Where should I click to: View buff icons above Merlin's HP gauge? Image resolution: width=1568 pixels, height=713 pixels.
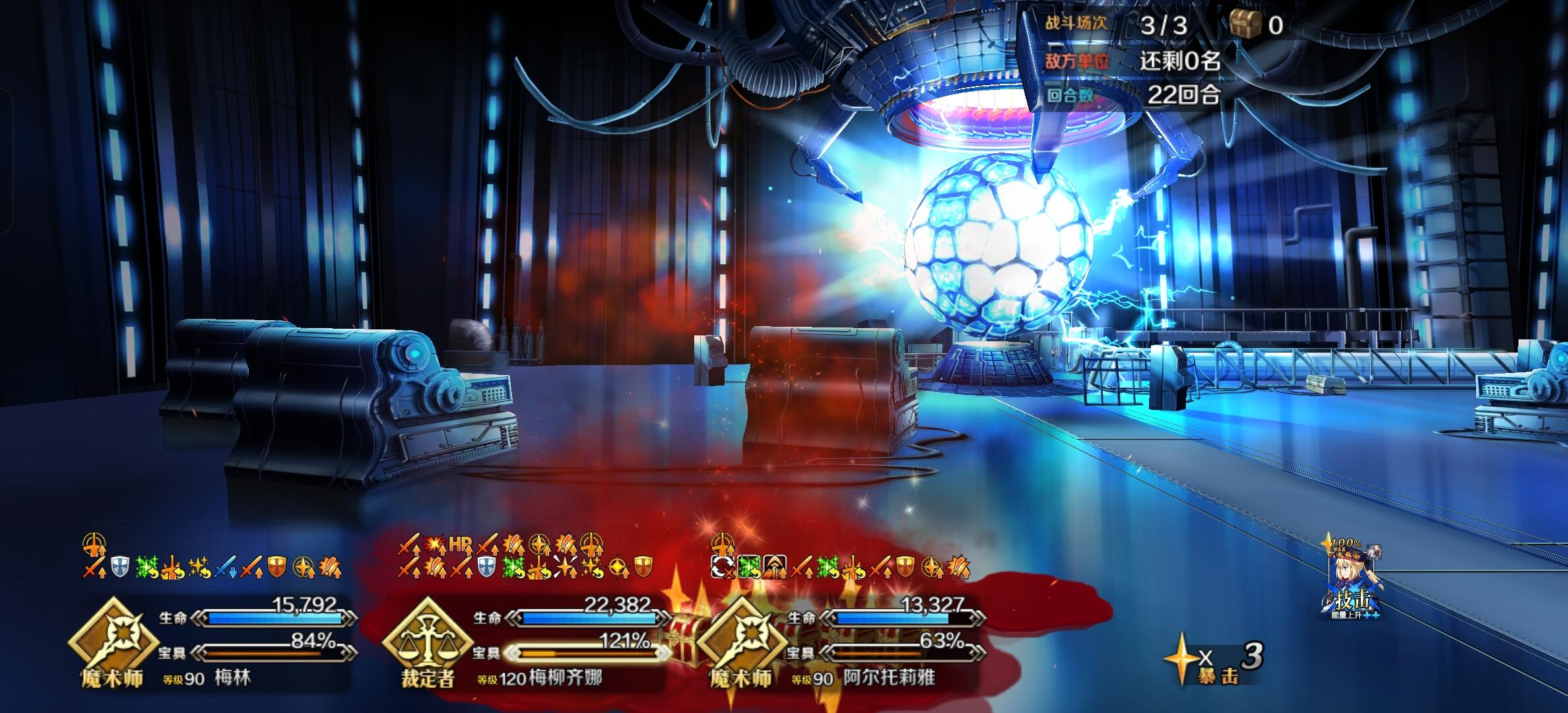(x=211, y=566)
